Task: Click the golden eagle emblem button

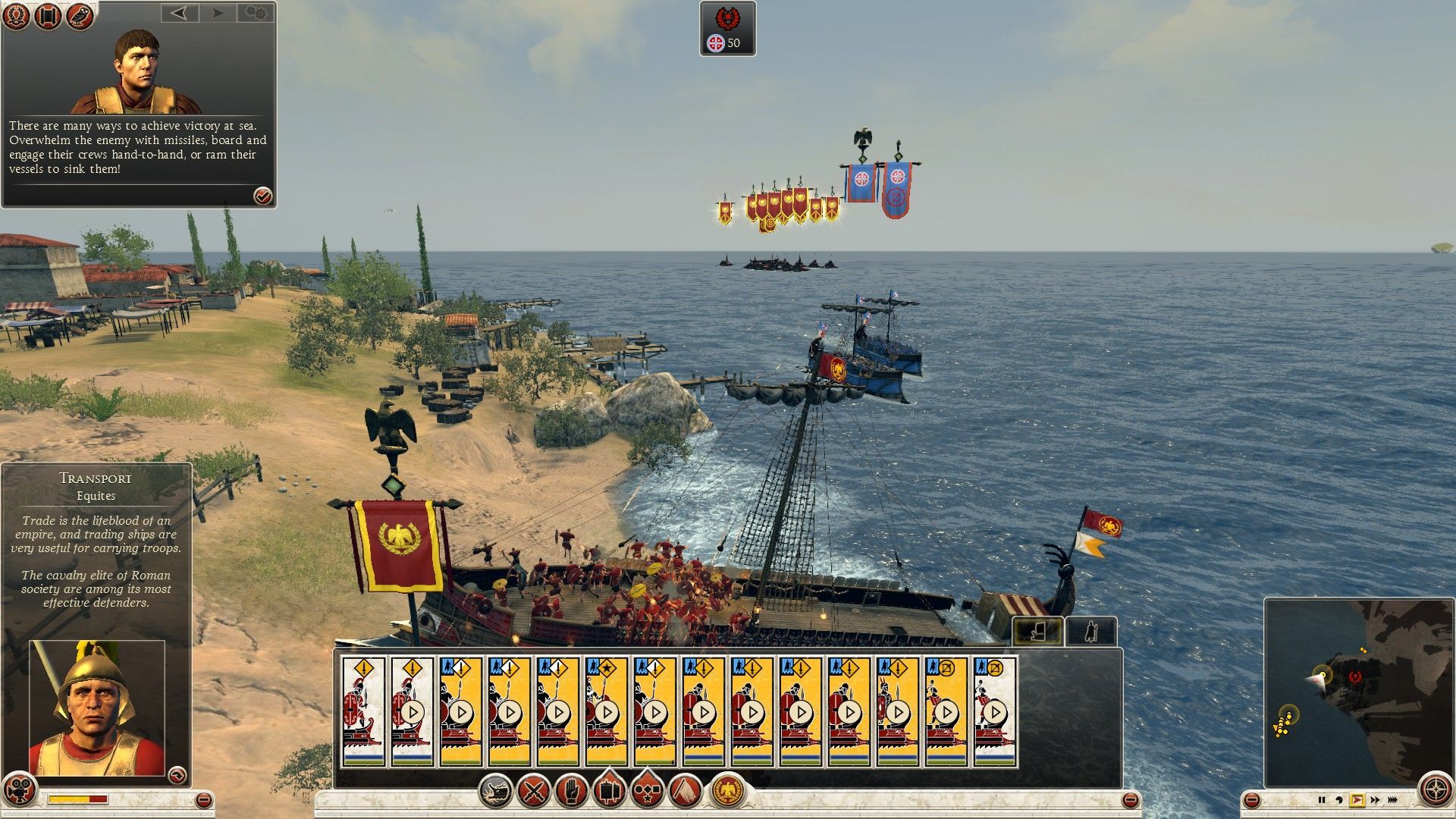Action: (728, 792)
